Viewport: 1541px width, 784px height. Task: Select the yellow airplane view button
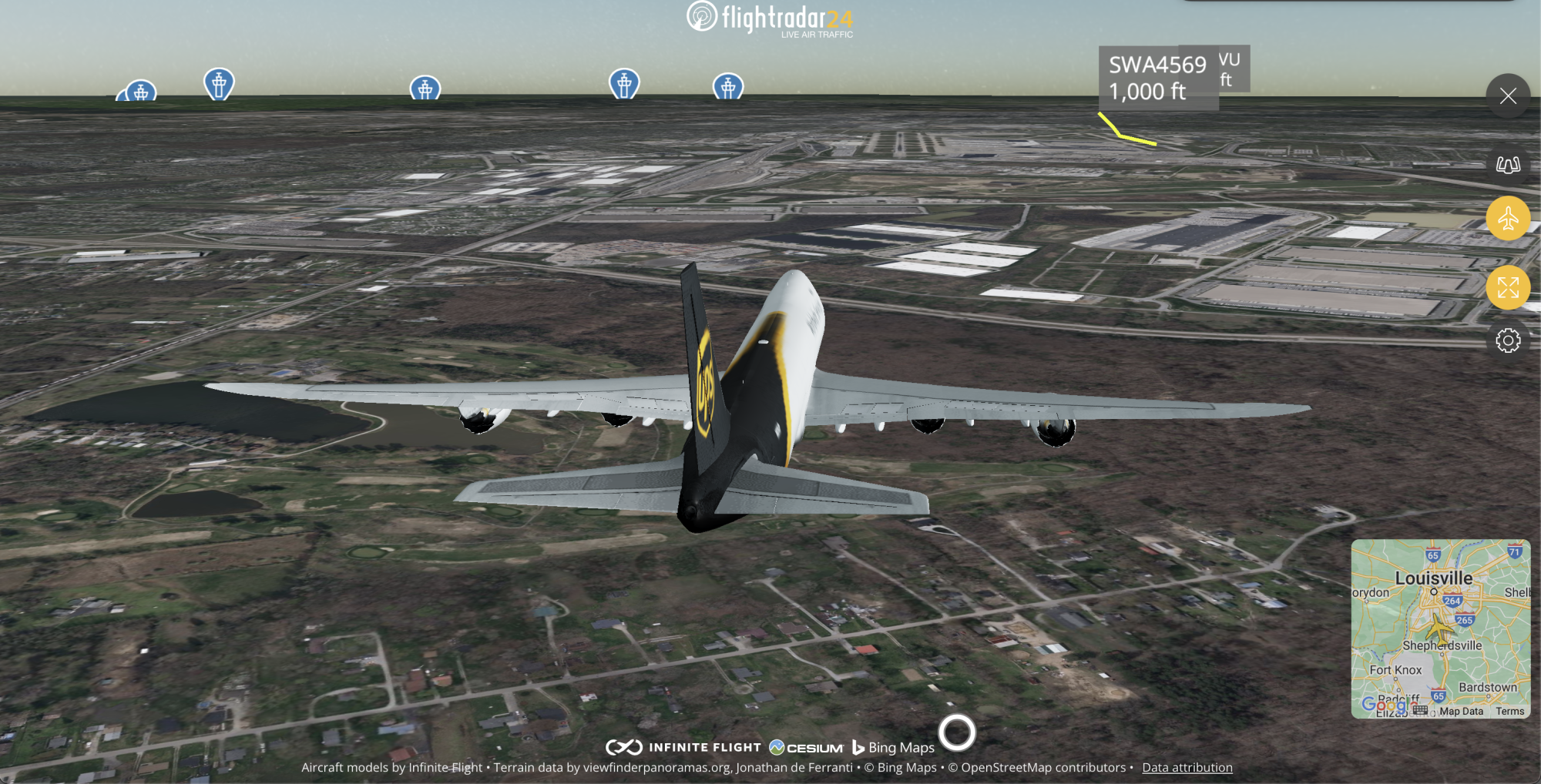pos(1508,219)
